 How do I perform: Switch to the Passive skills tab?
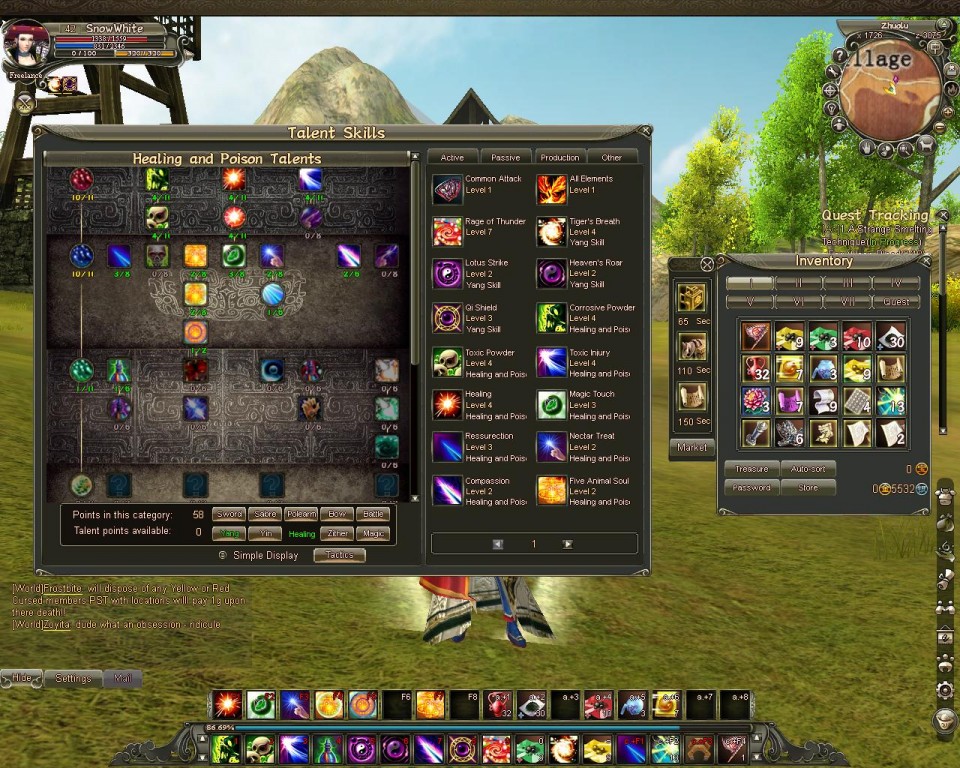[x=506, y=157]
